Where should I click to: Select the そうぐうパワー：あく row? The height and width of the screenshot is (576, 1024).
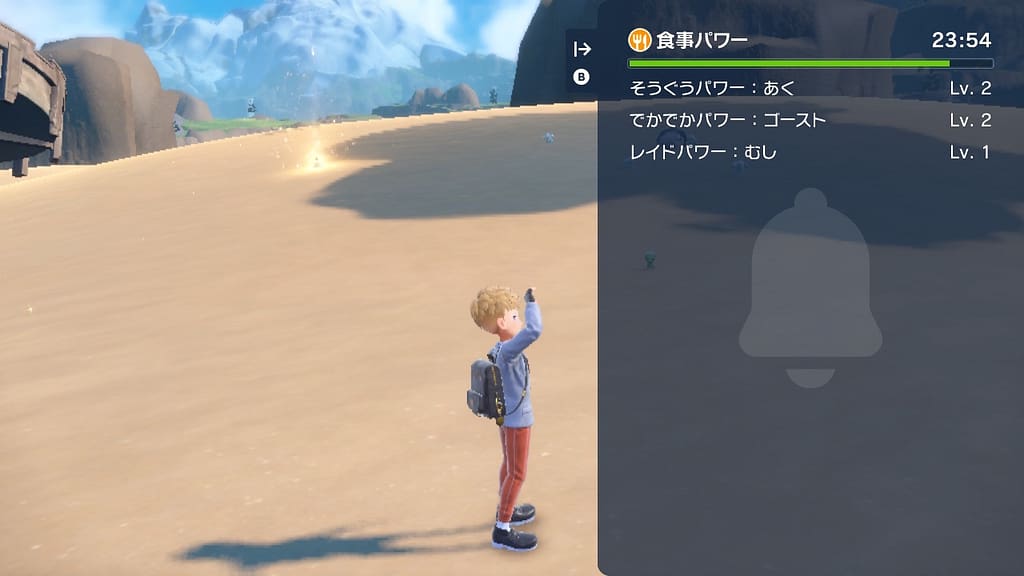coord(810,89)
